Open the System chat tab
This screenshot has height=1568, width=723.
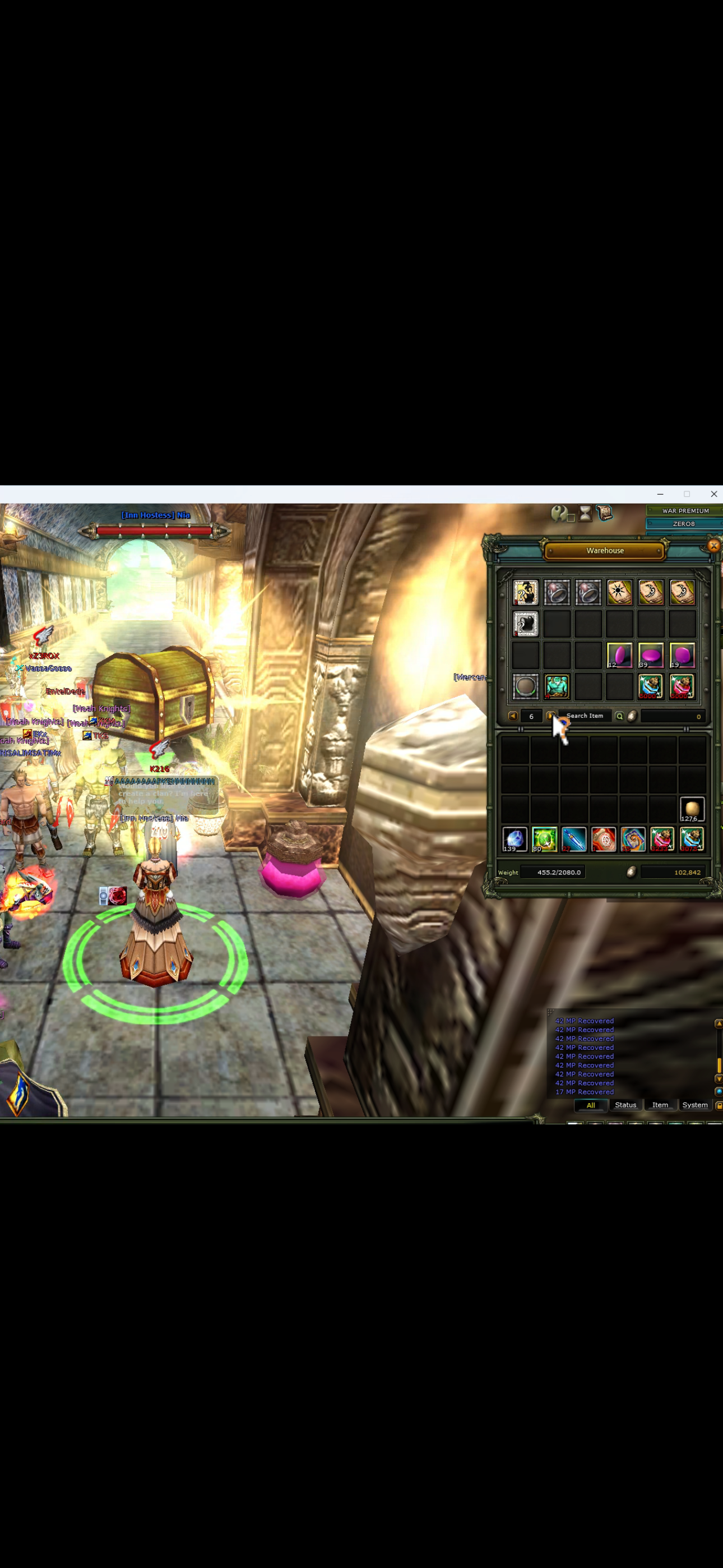point(695,1105)
